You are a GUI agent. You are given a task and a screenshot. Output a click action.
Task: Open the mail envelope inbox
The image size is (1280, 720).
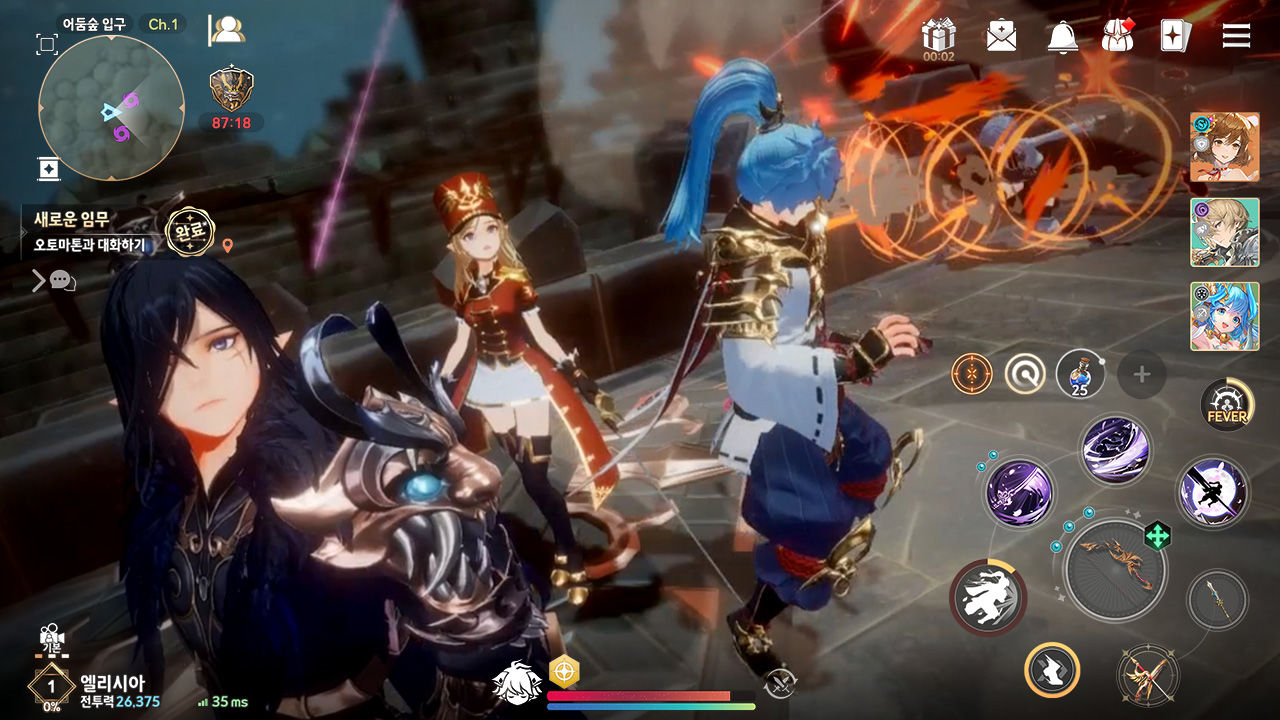[1001, 36]
